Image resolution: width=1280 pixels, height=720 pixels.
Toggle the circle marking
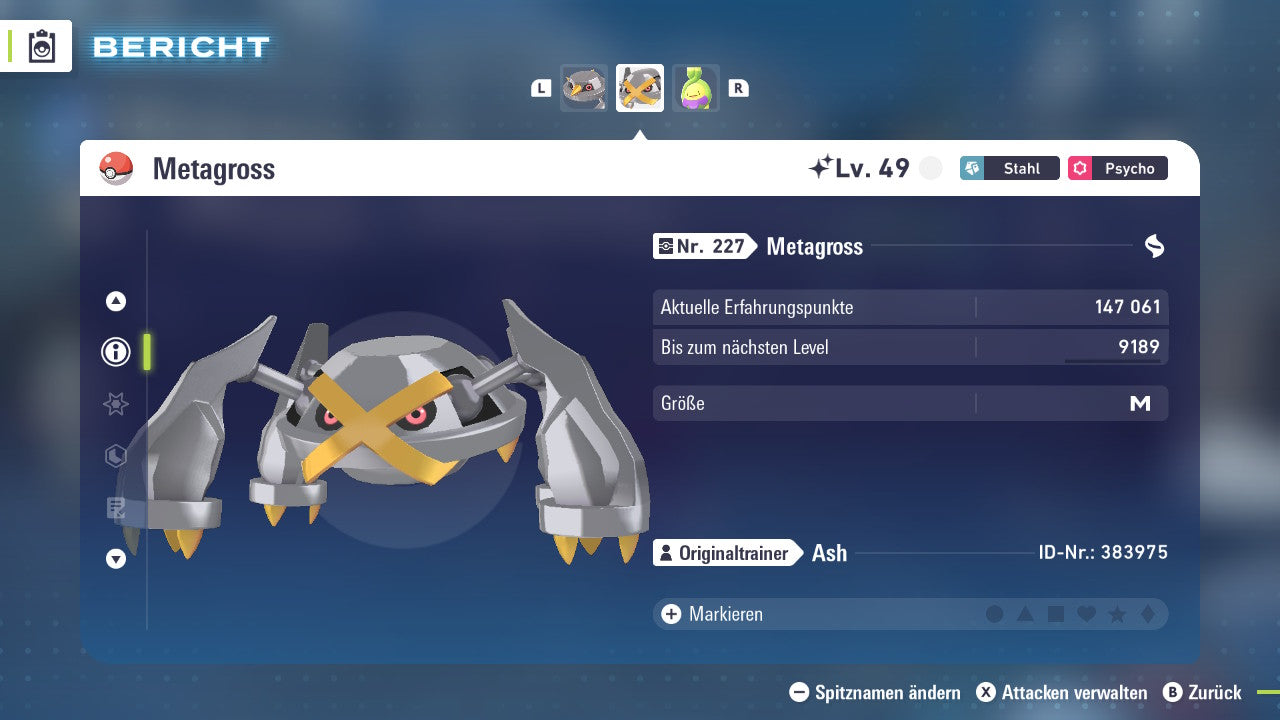[x=995, y=614]
